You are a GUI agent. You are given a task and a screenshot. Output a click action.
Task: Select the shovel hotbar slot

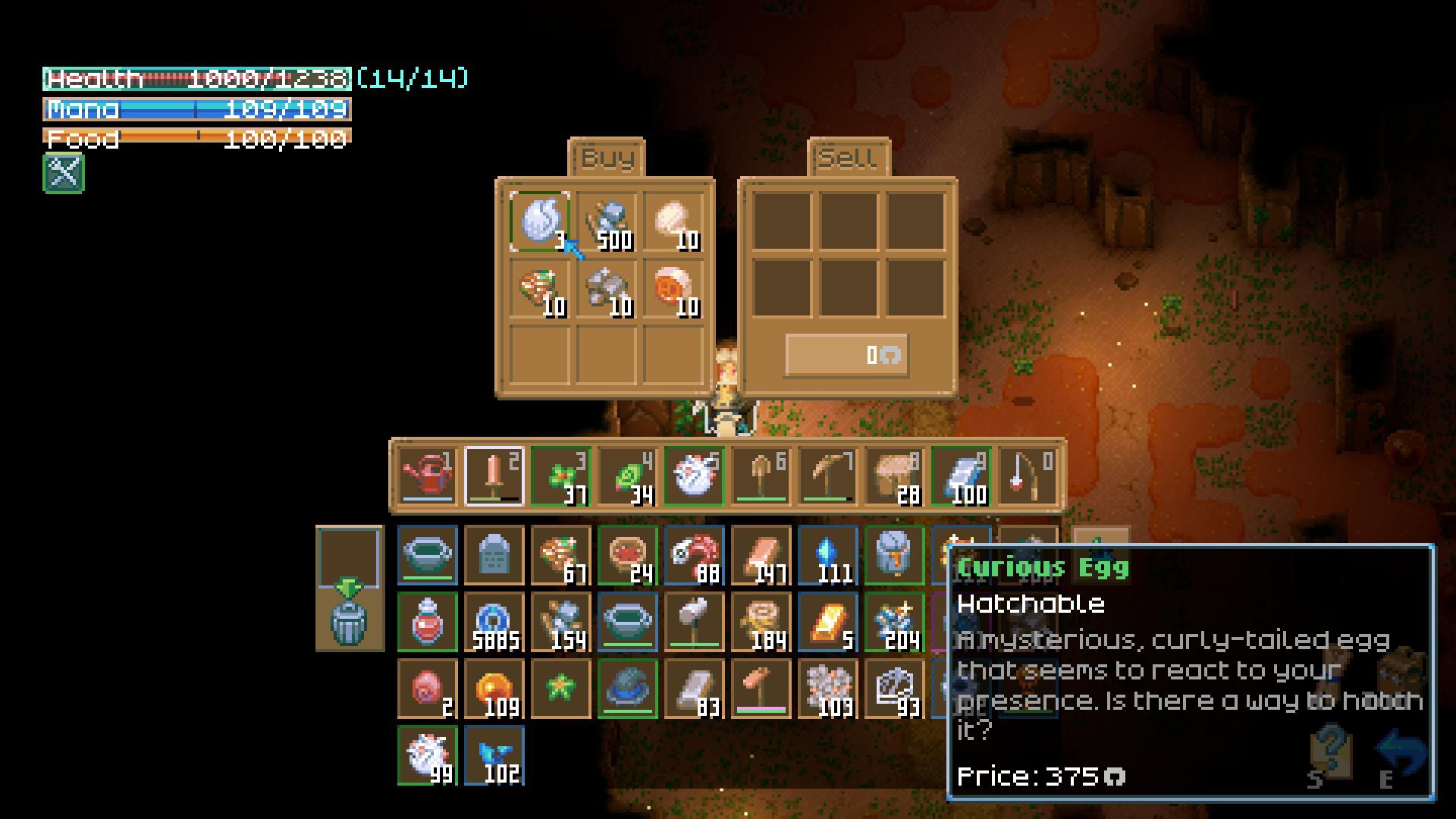761,475
